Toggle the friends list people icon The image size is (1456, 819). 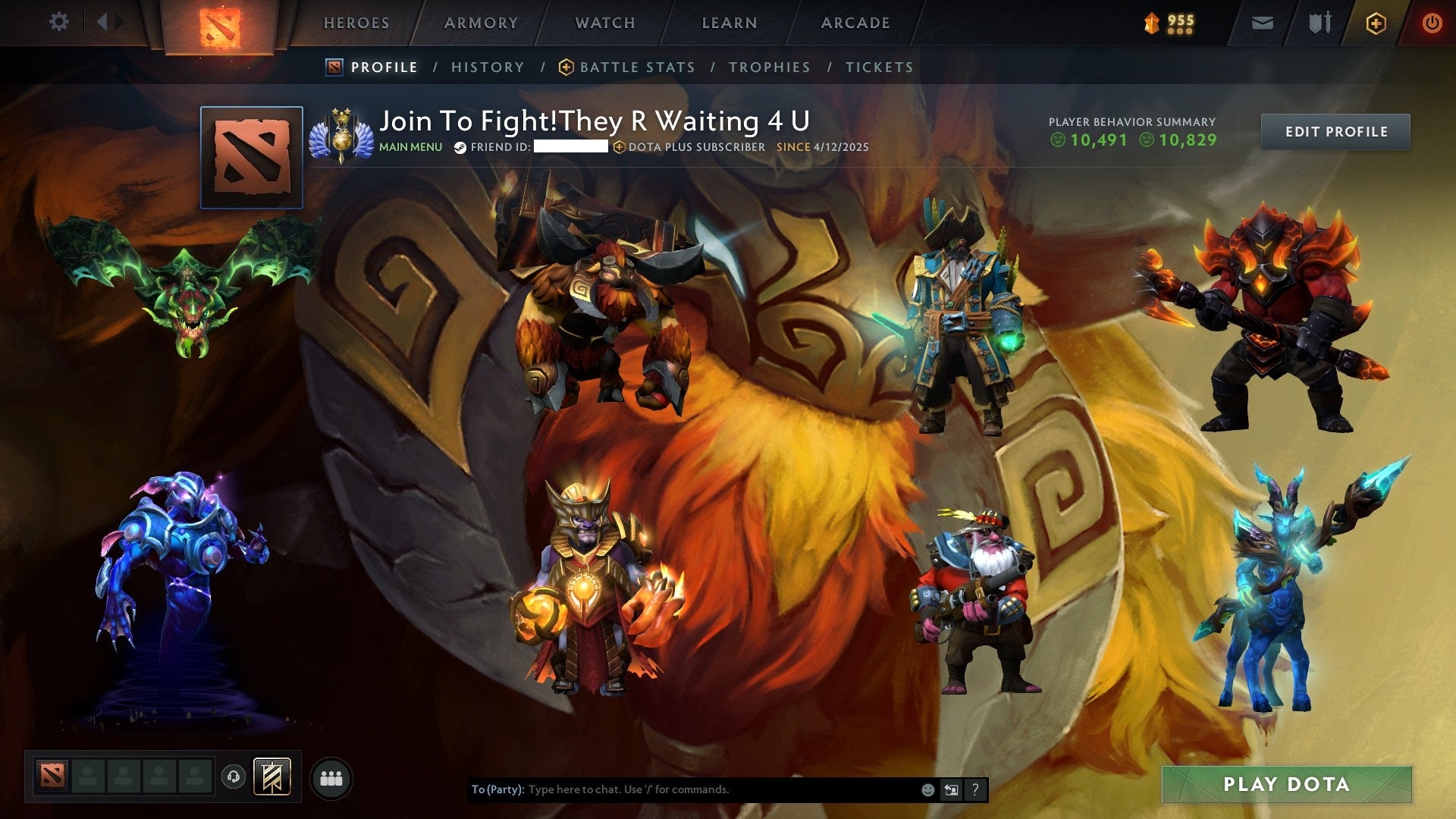(x=330, y=779)
